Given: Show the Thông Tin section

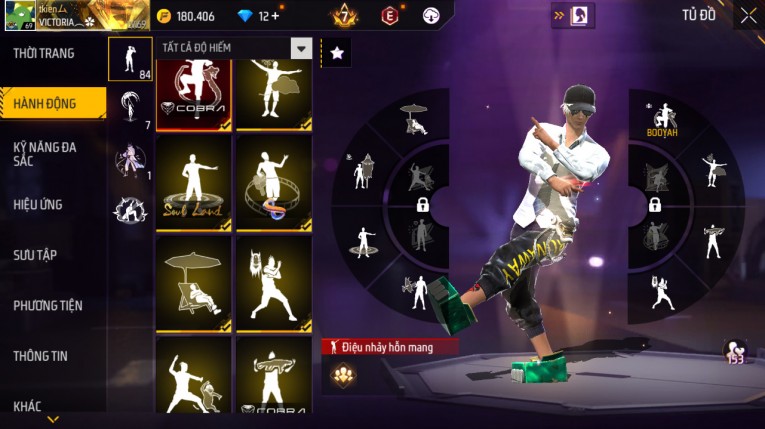Looking at the screenshot, I should (x=41, y=355).
